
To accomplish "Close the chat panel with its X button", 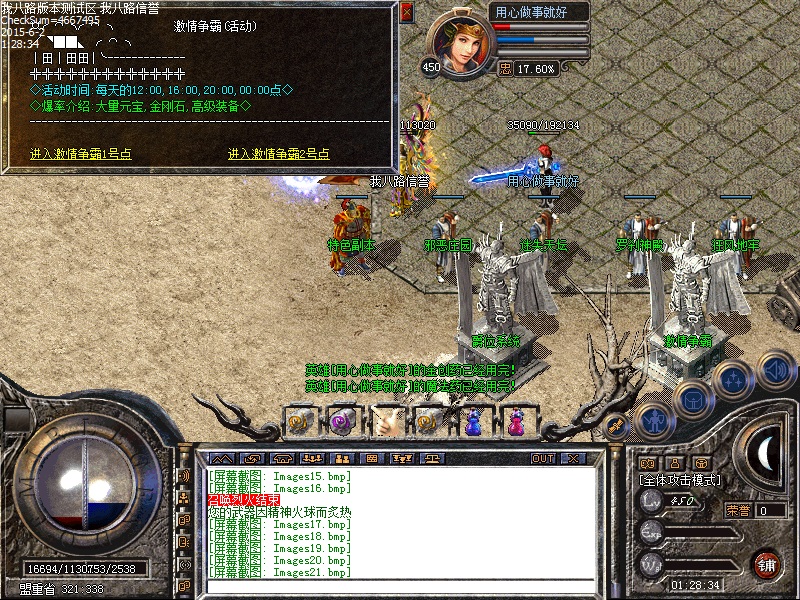I will (573, 458).
